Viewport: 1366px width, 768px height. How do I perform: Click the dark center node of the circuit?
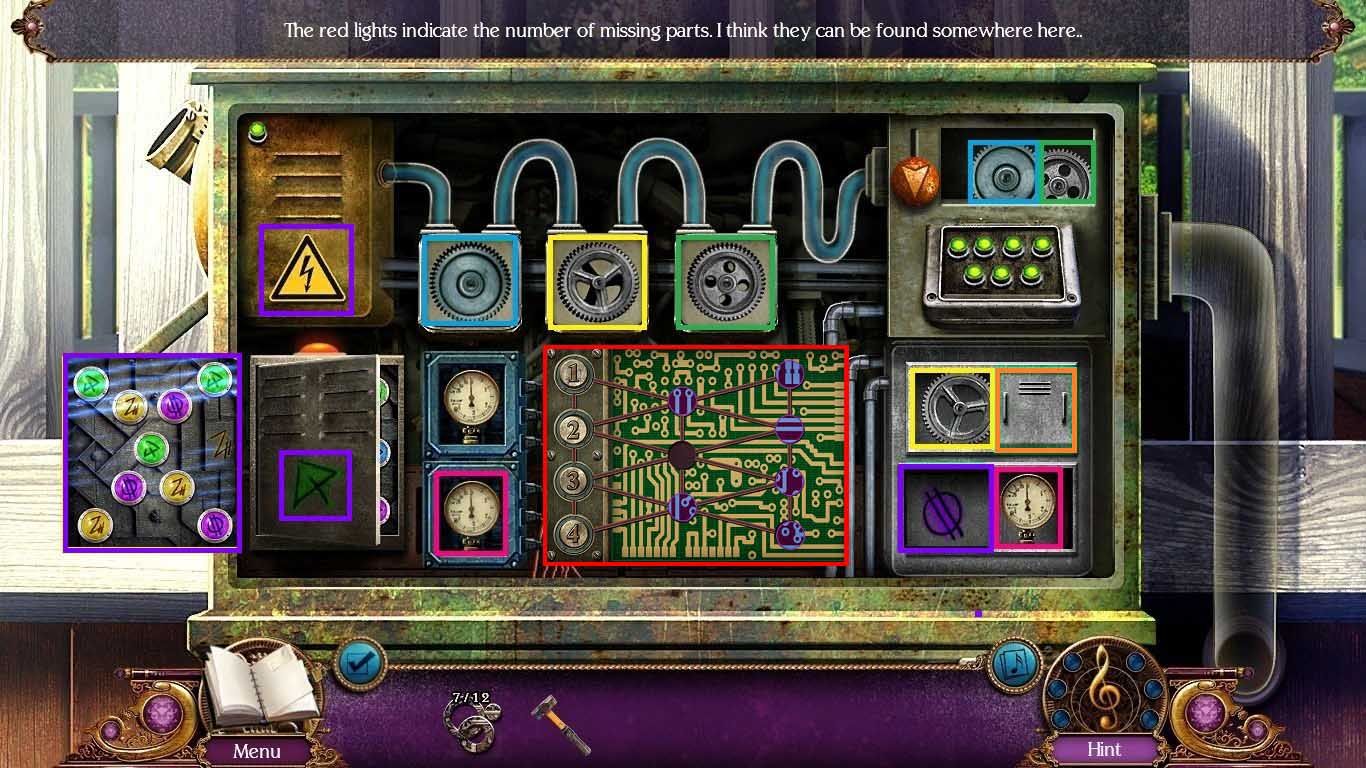click(x=683, y=456)
